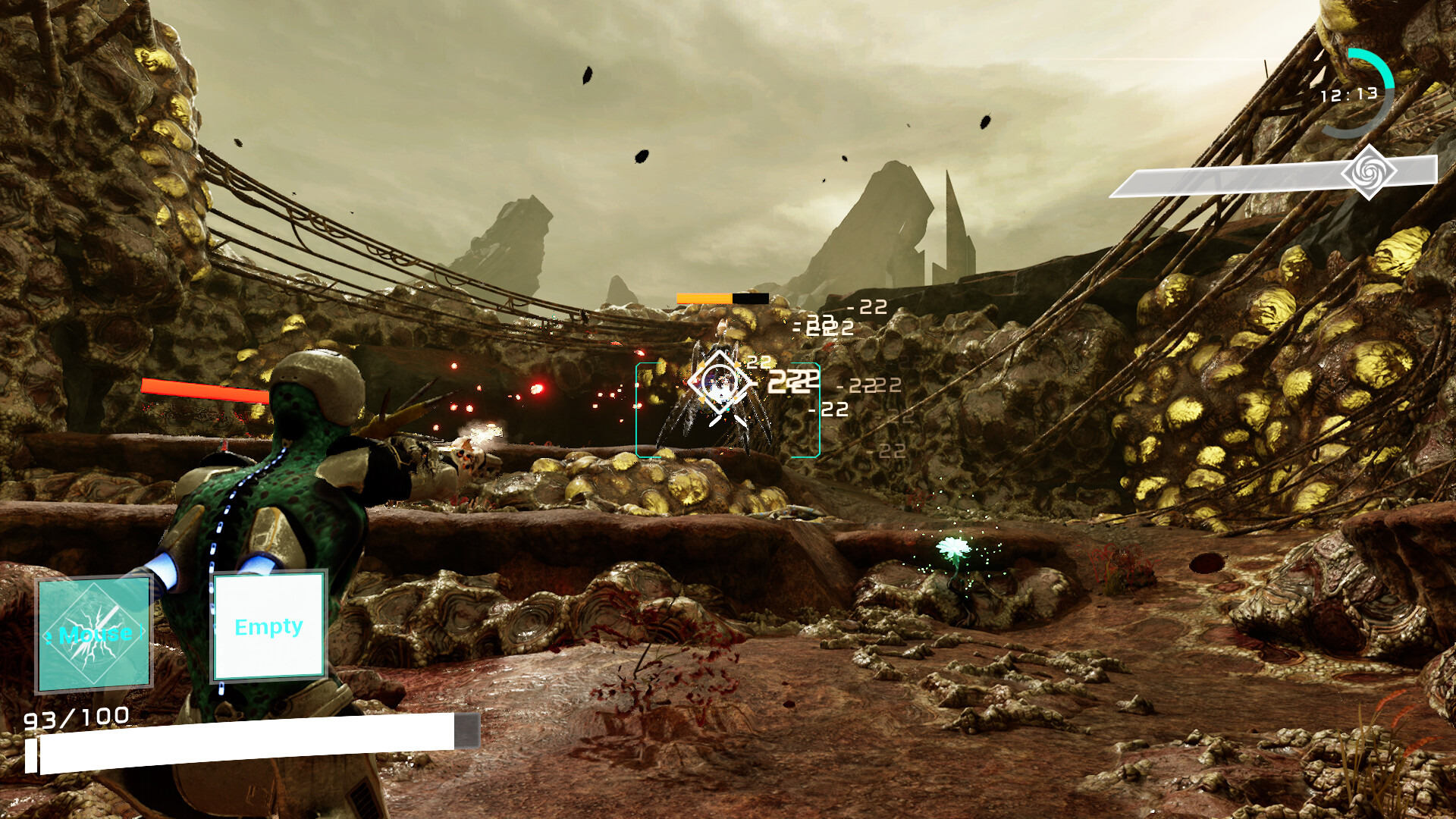Image resolution: width=1456 pixels, height=819 pixels.
Task: Click the Empty ability slot
Action: (268, 627)
